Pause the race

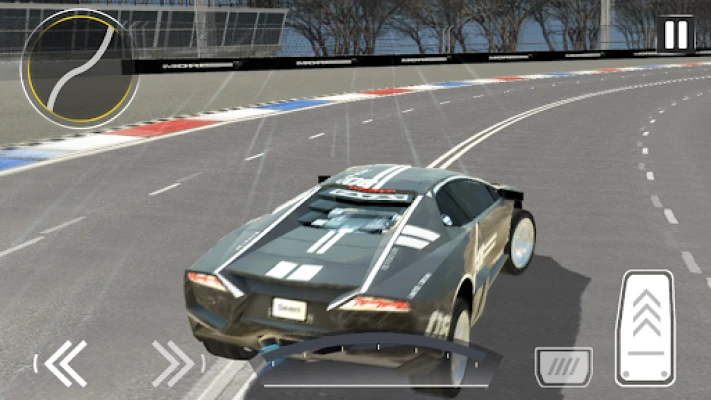[x=676, y=35]
